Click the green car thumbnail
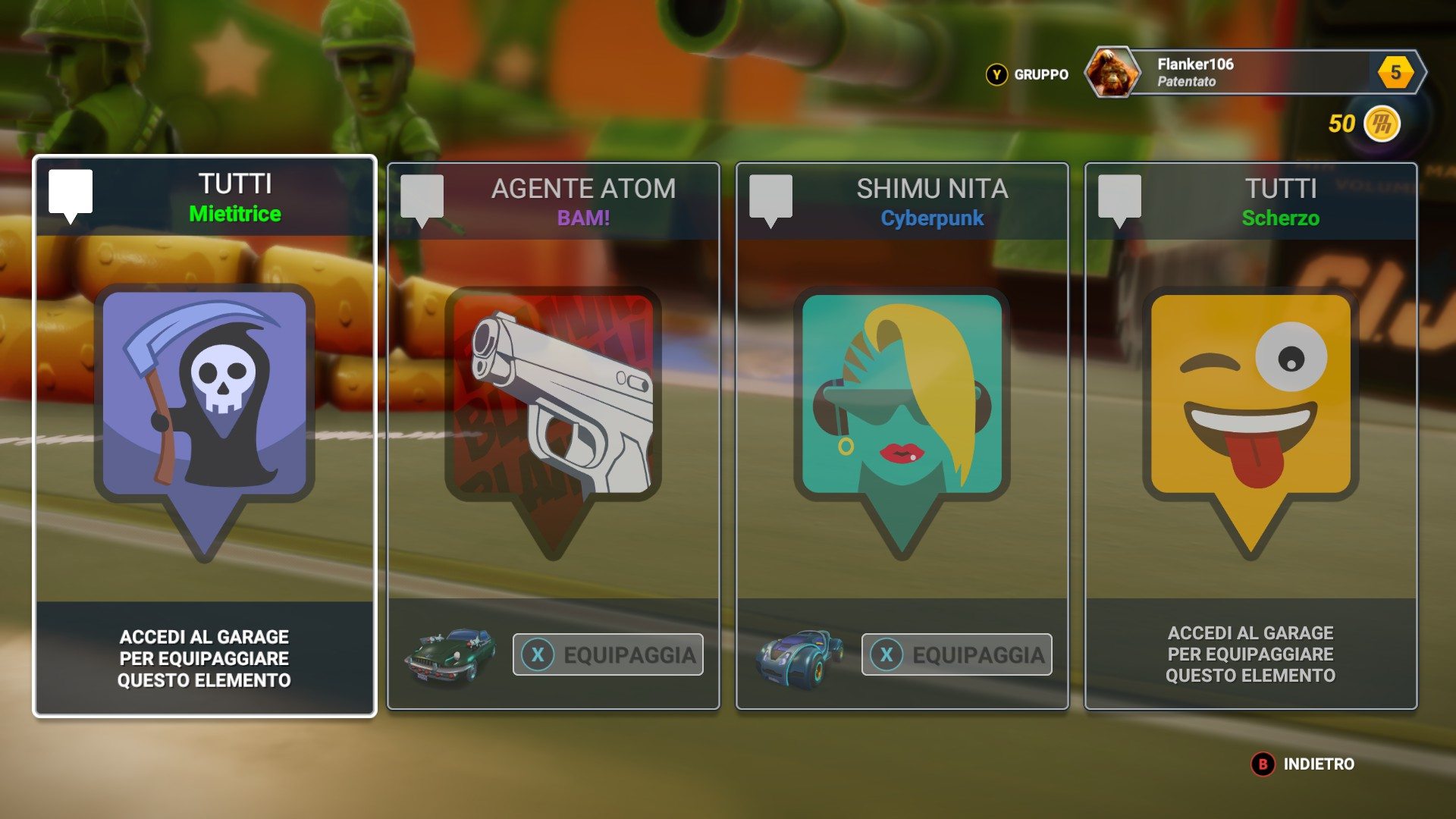Screen dimensions: 1456x819 coord(450,654)
